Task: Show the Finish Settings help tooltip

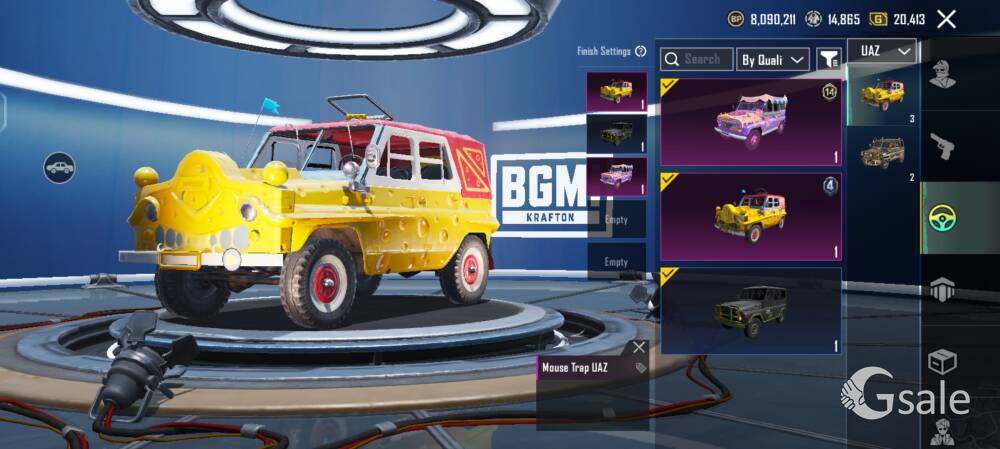Action: pyautogui.click(x=640, y=51)
